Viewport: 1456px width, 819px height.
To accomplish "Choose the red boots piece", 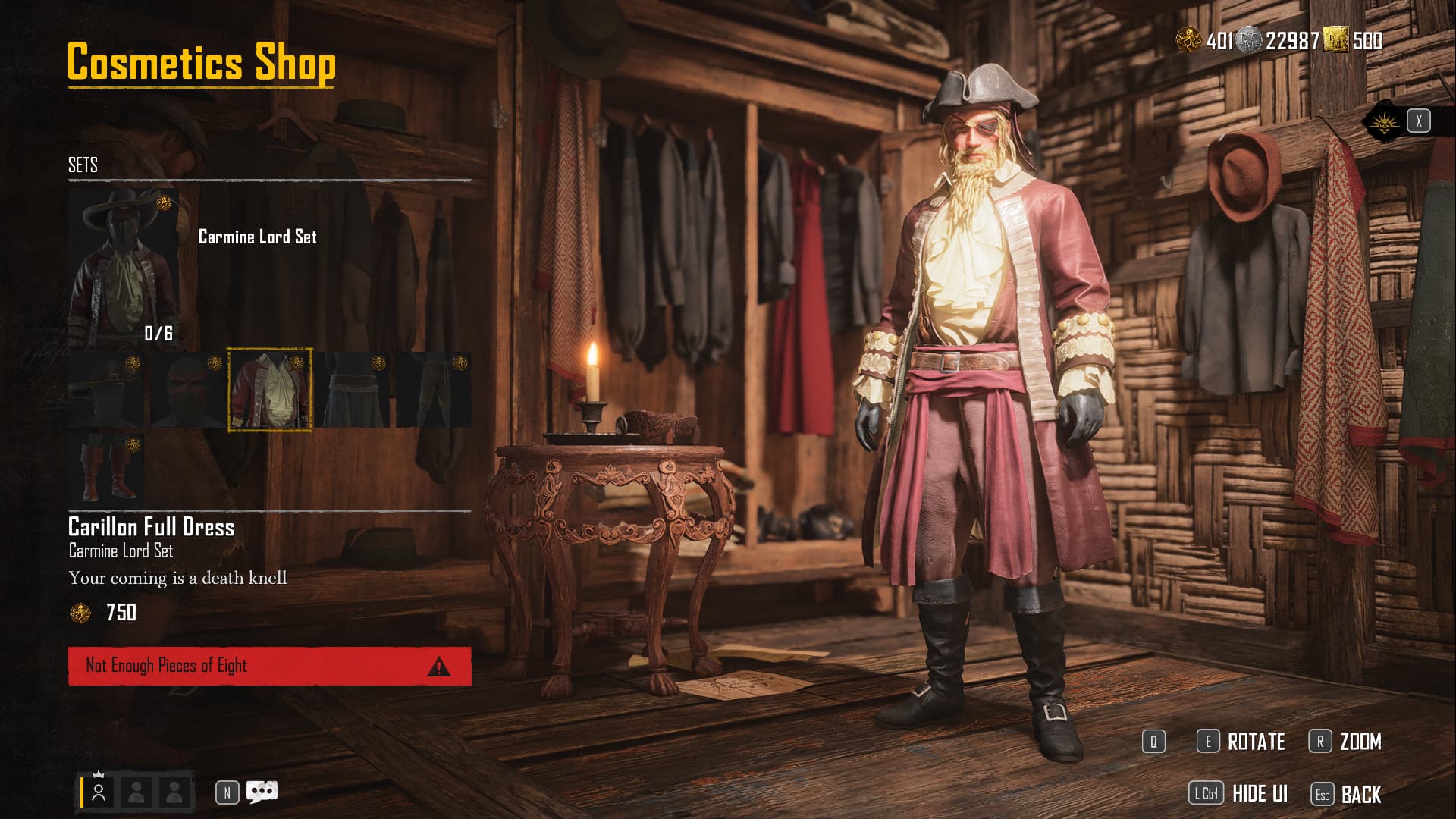I will tap(106, 469).
